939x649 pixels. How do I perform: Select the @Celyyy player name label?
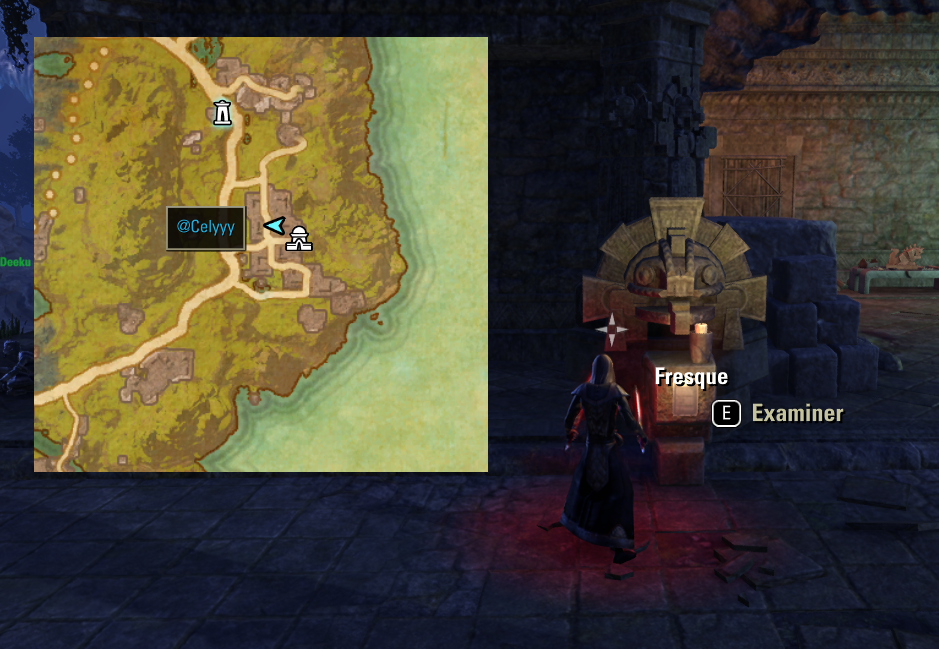(206, 227)
